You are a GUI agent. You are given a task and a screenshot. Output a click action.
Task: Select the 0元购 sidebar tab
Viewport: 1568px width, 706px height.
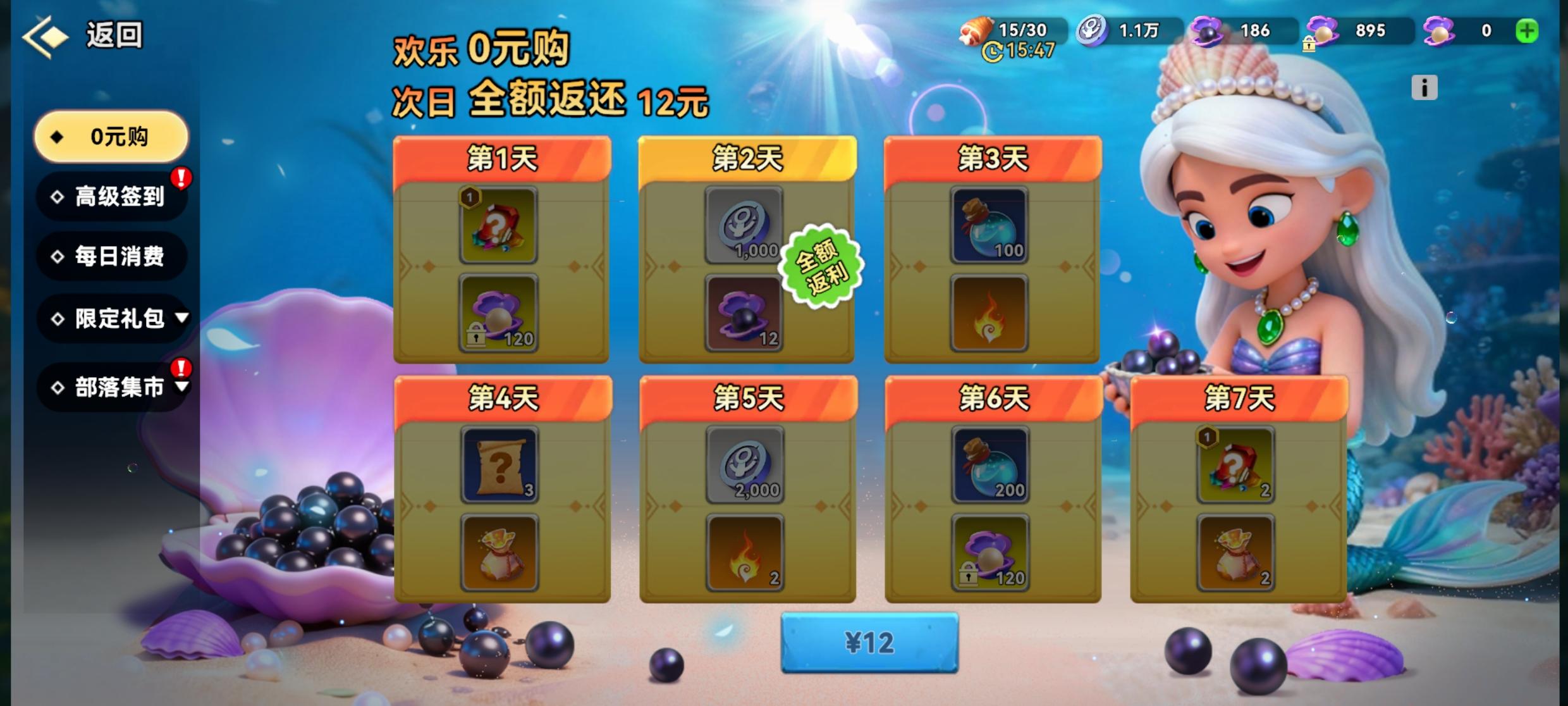pos(111,136)
